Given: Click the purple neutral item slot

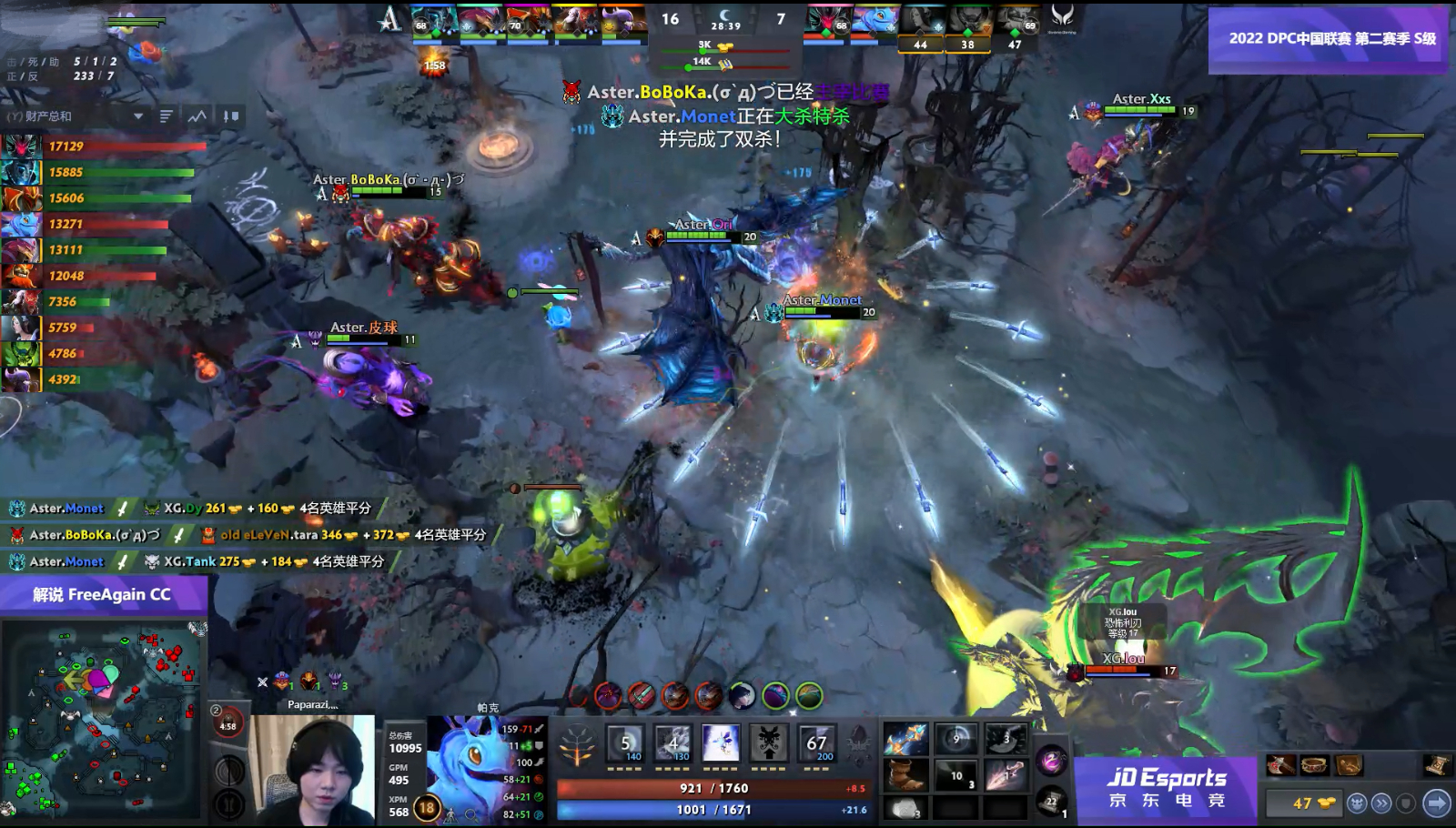Looking at the screenshot, I should pos(1051,760).
